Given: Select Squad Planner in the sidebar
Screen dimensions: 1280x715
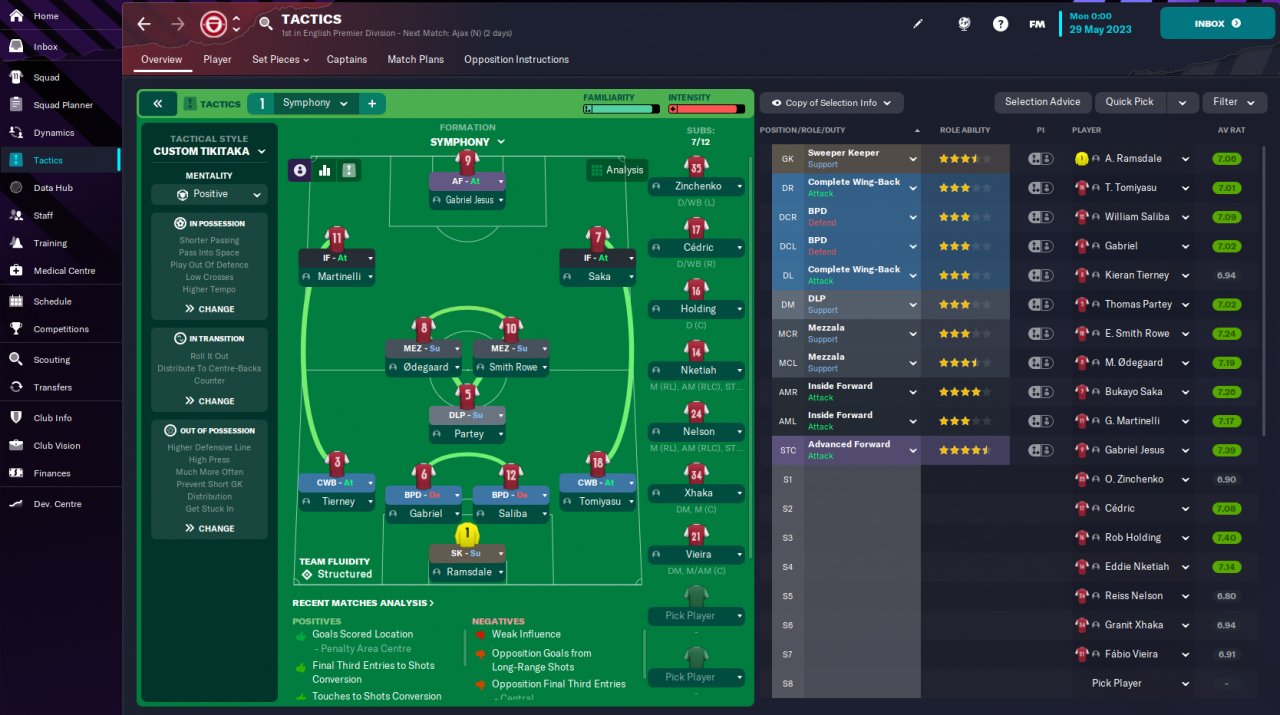Looking at the screenshot, I should 62,105.
